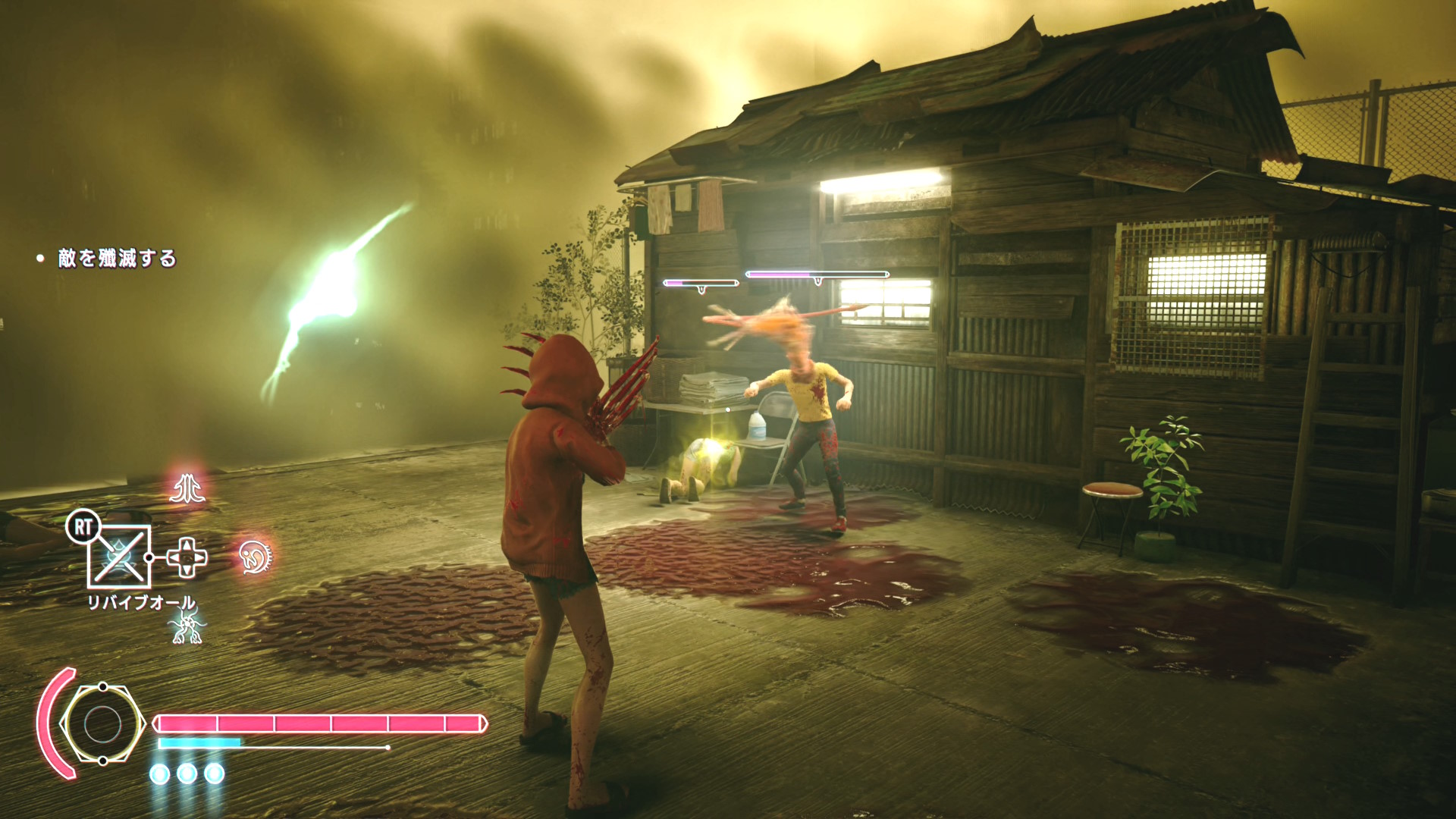Choose the claw-shaped skill icon above the D-pad

point(187,488)
